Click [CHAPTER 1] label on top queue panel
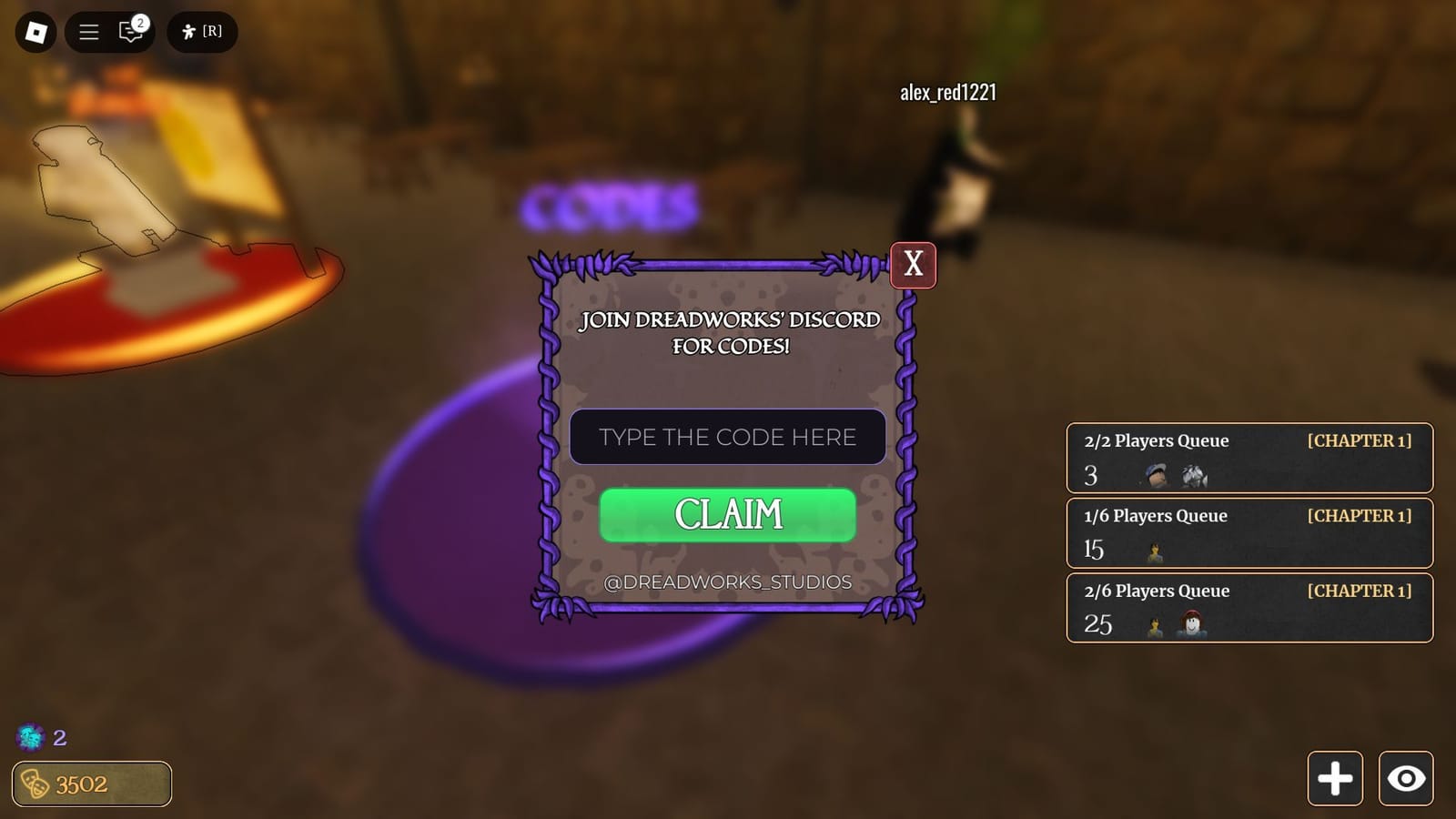Image resolution: width=1456 pixels, height=819 pixels. [1360, 440]
